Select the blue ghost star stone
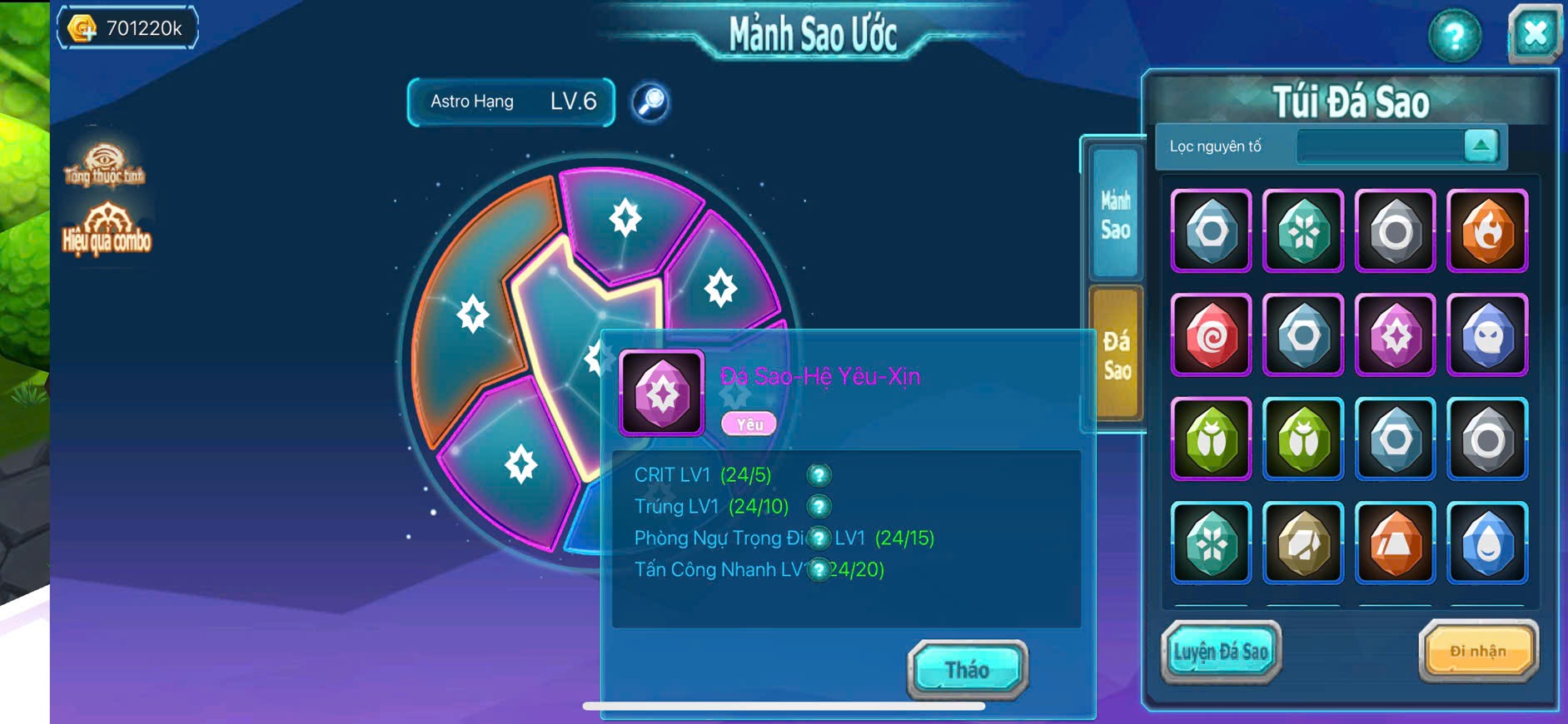 click(x=1486, y=335)
